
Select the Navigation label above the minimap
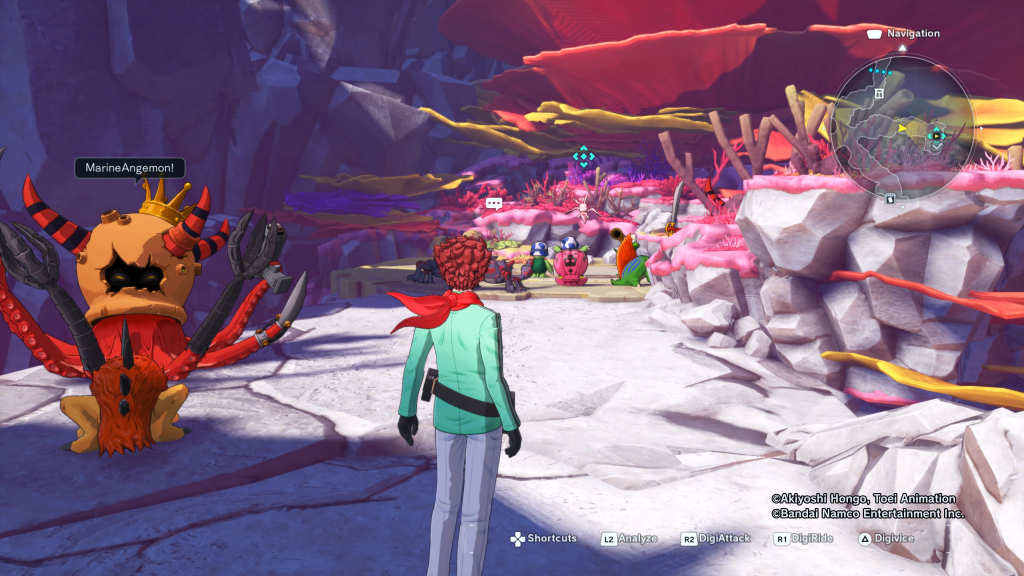[x=913, y=33]
